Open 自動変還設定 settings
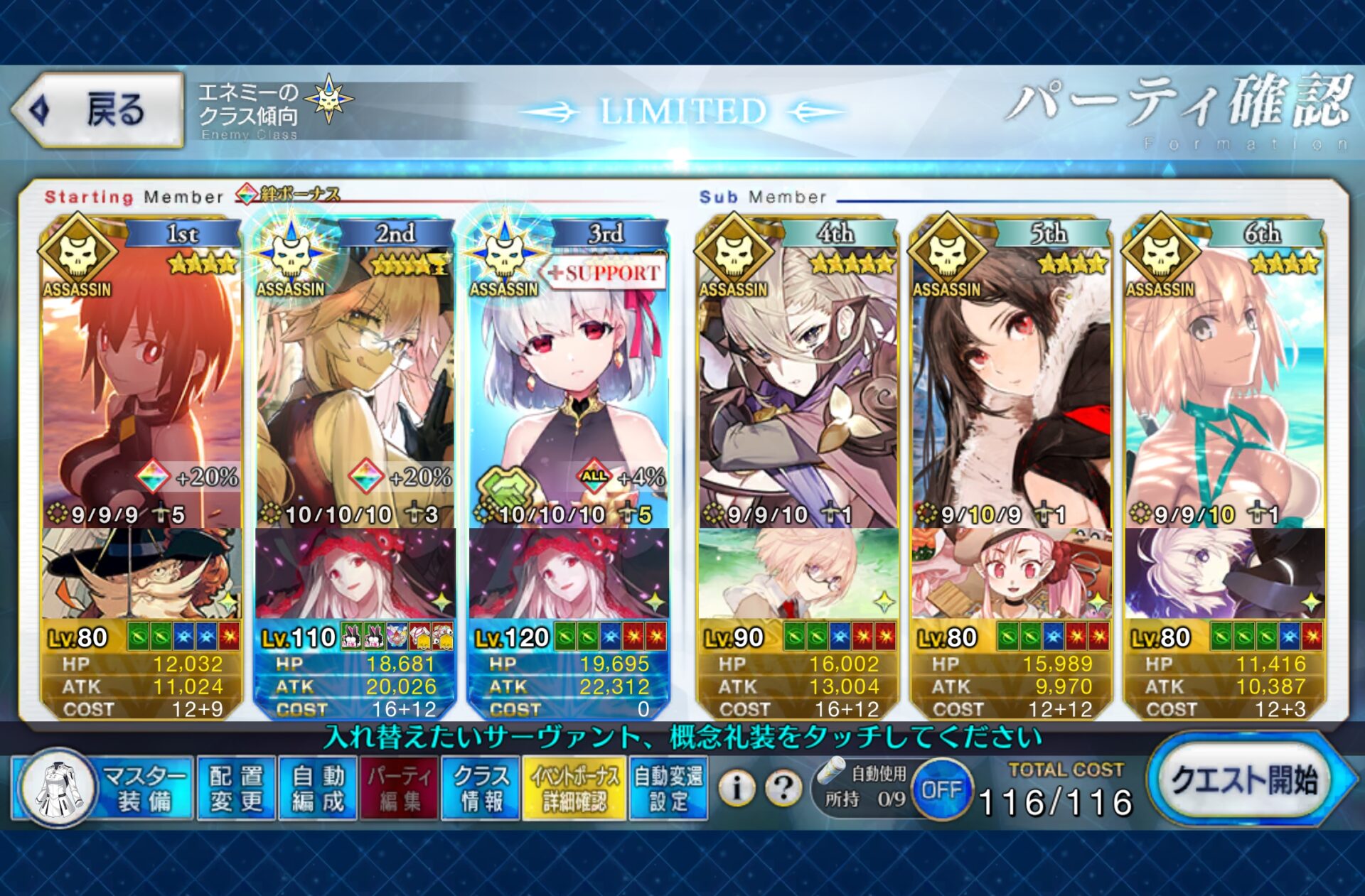 668,788
